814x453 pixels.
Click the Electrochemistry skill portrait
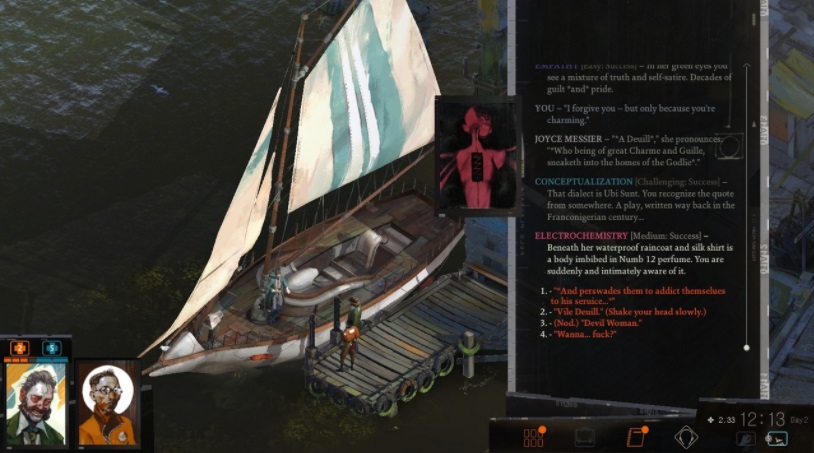click(477, 157)
